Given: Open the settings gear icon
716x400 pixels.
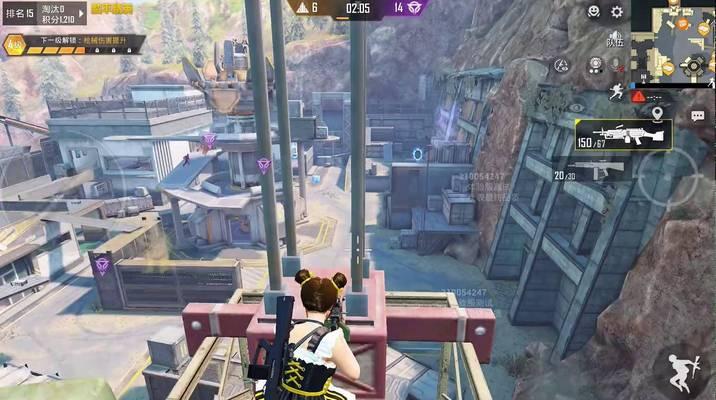Looking at the screenshot, I should 617,12.
